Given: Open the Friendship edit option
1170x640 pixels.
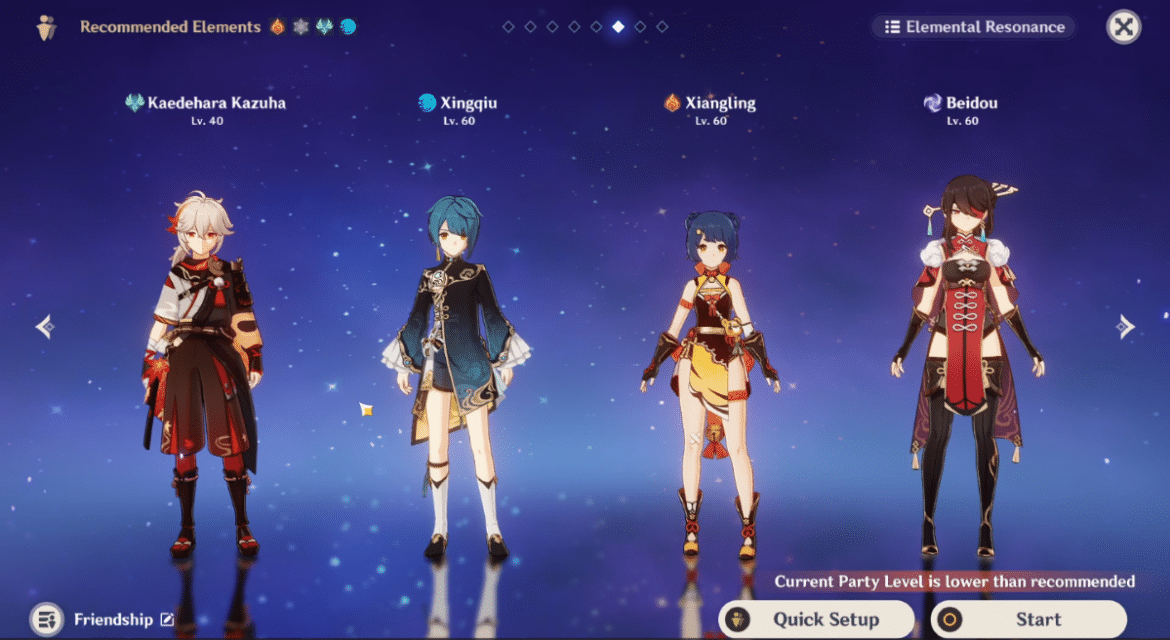Looking at the screenshot, I should click(x=166, y=620).
